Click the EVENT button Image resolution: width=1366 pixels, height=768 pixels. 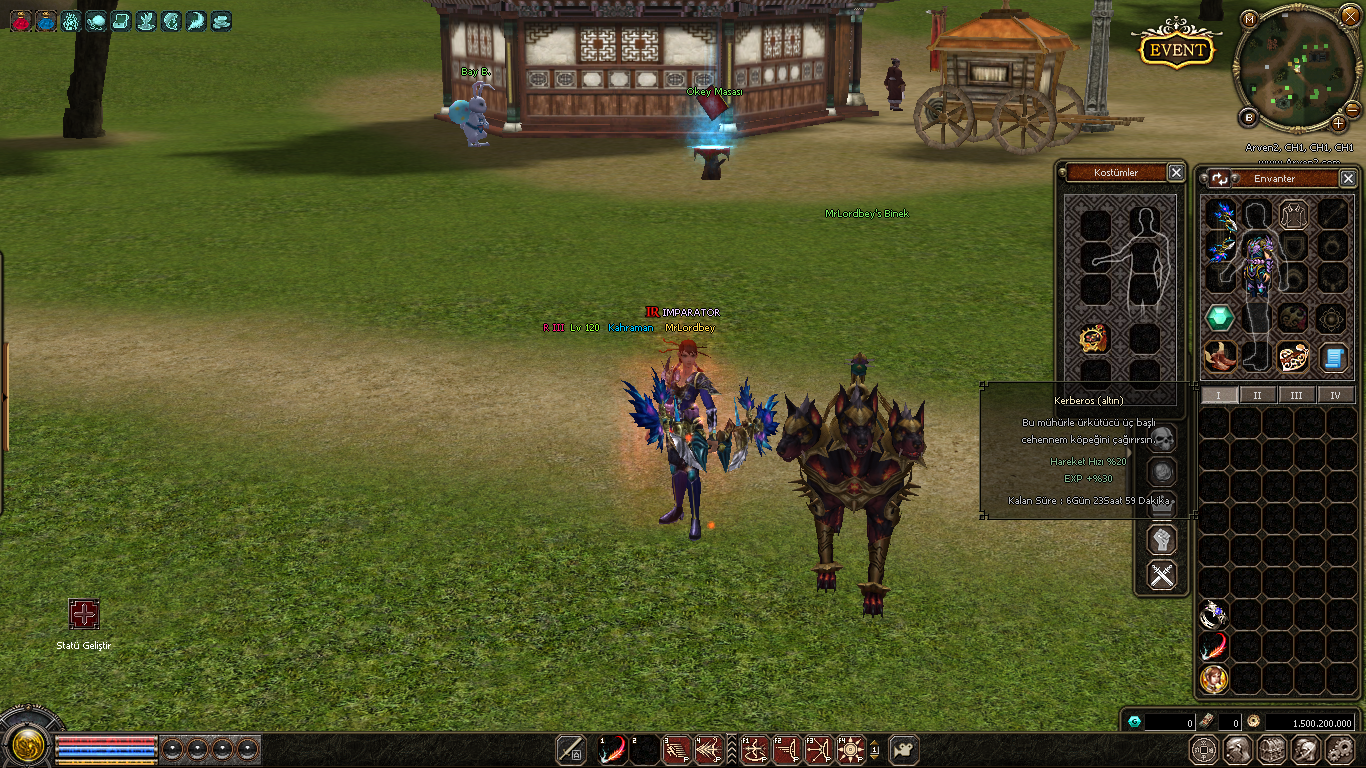point(1178,50)
